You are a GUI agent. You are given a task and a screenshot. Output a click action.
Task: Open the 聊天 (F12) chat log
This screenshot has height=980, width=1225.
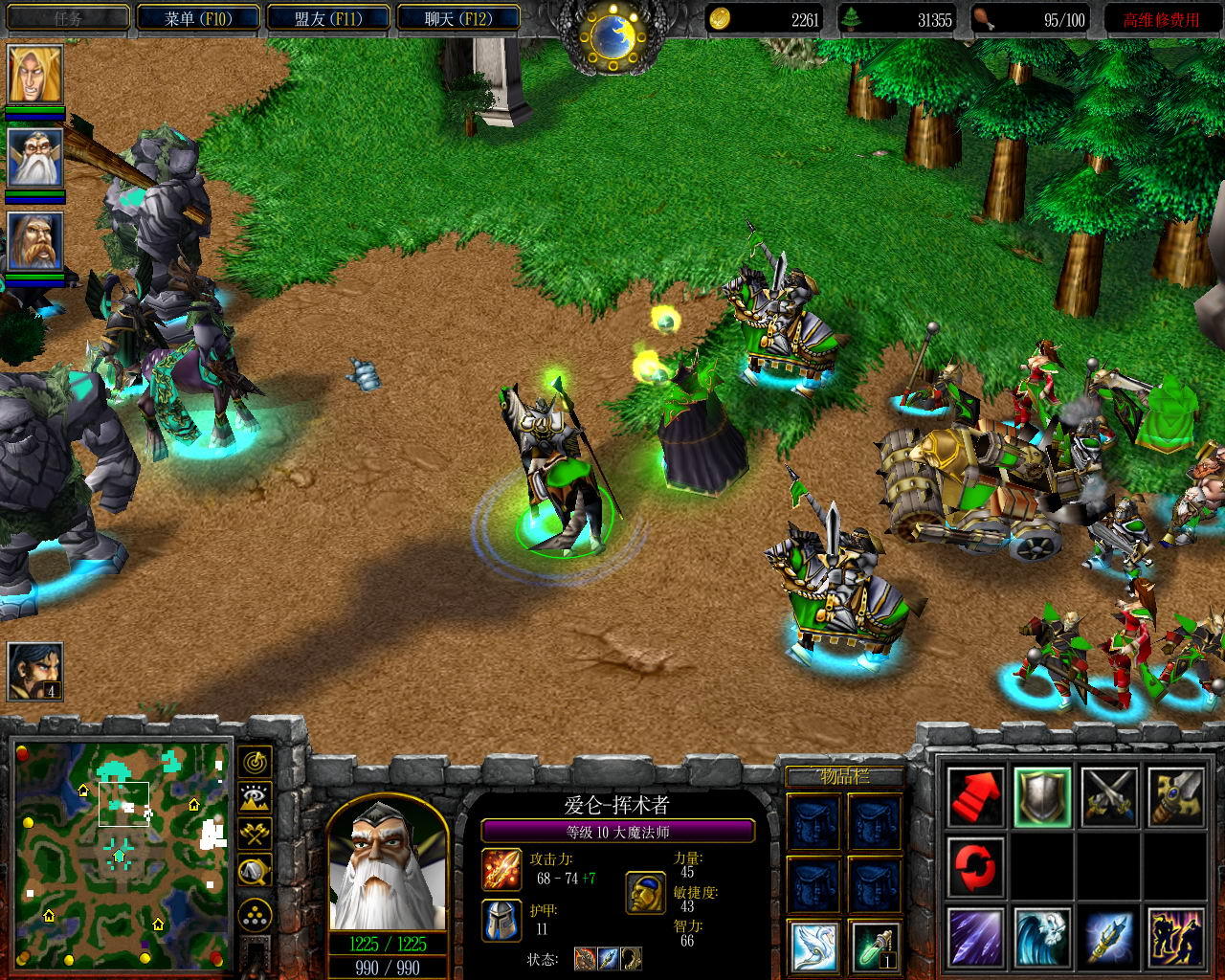458,18
